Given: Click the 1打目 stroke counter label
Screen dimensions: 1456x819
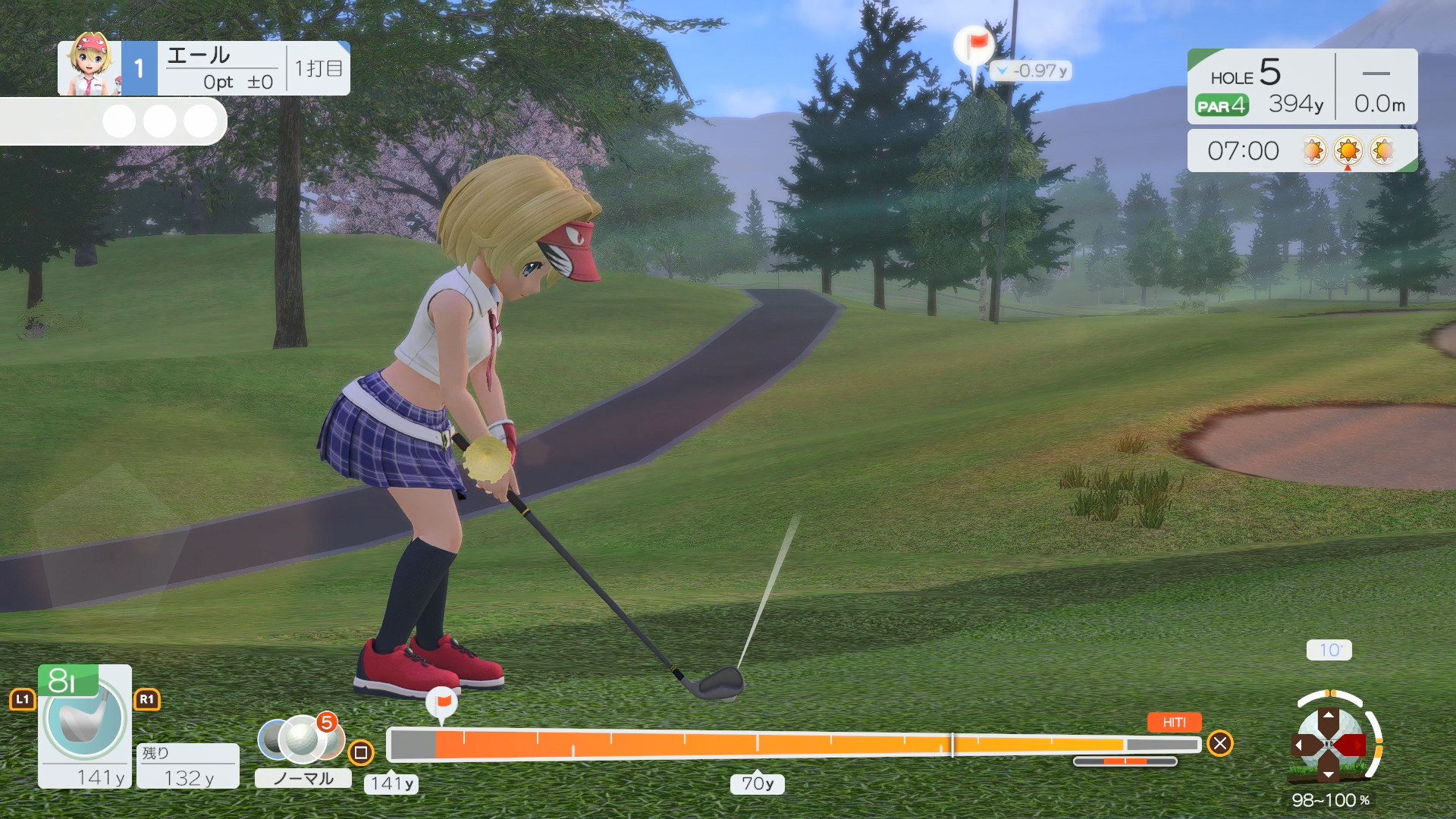Looking at the screenshot, I should [x=318, y=67].
